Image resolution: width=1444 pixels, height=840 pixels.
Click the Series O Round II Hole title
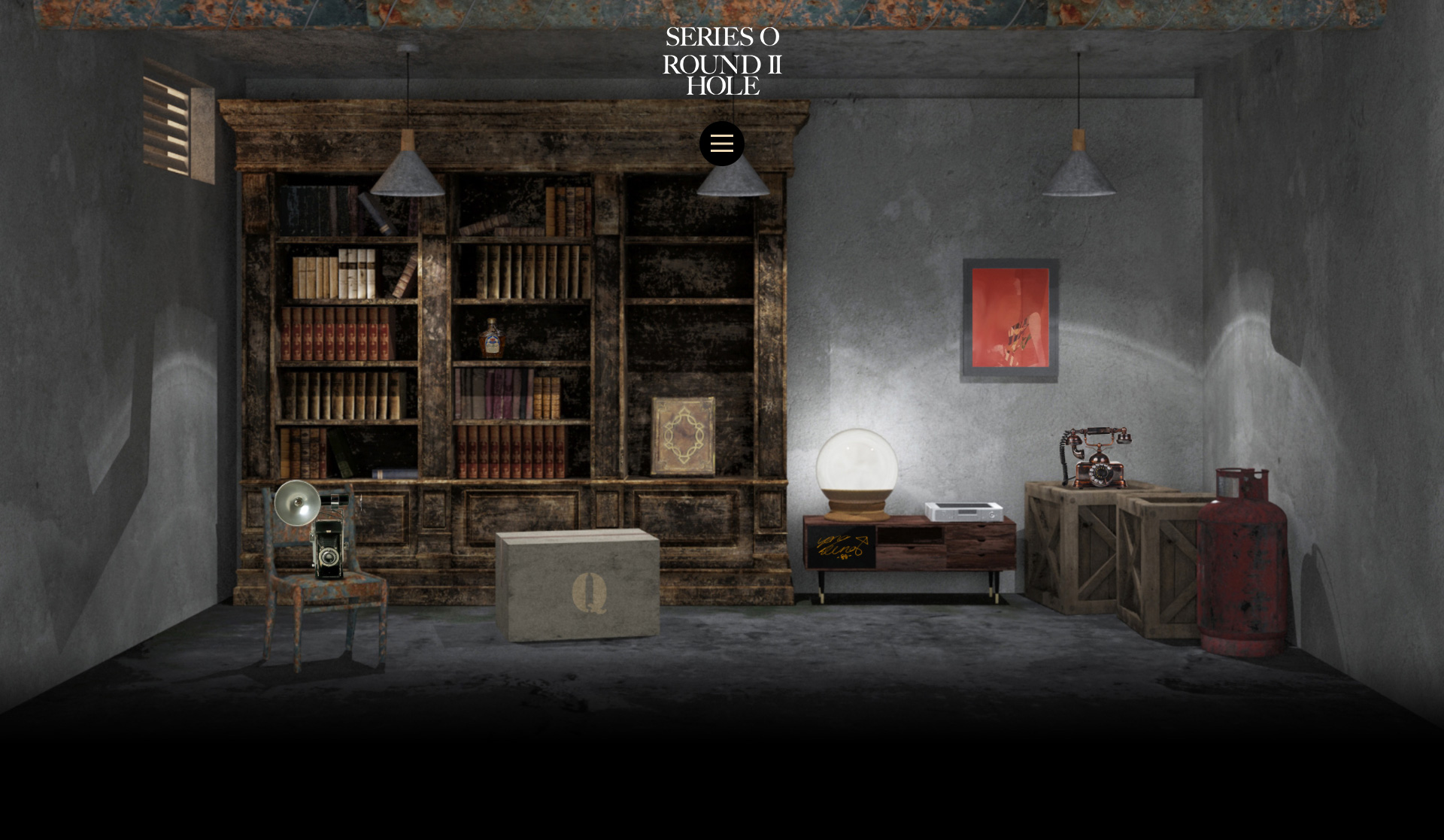(x=722, y=61)
